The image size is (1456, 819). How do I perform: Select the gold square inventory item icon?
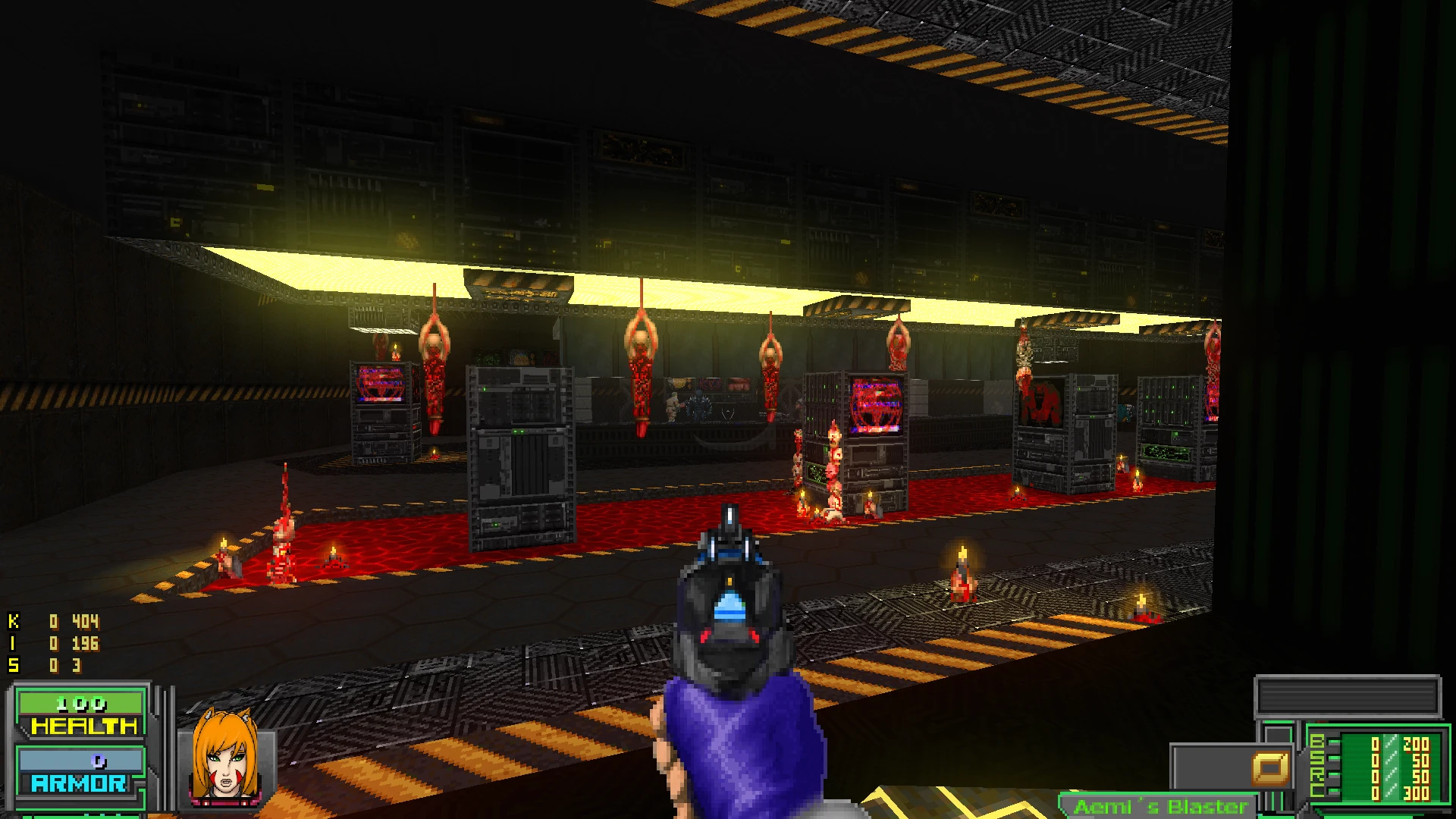point(1270,768)
